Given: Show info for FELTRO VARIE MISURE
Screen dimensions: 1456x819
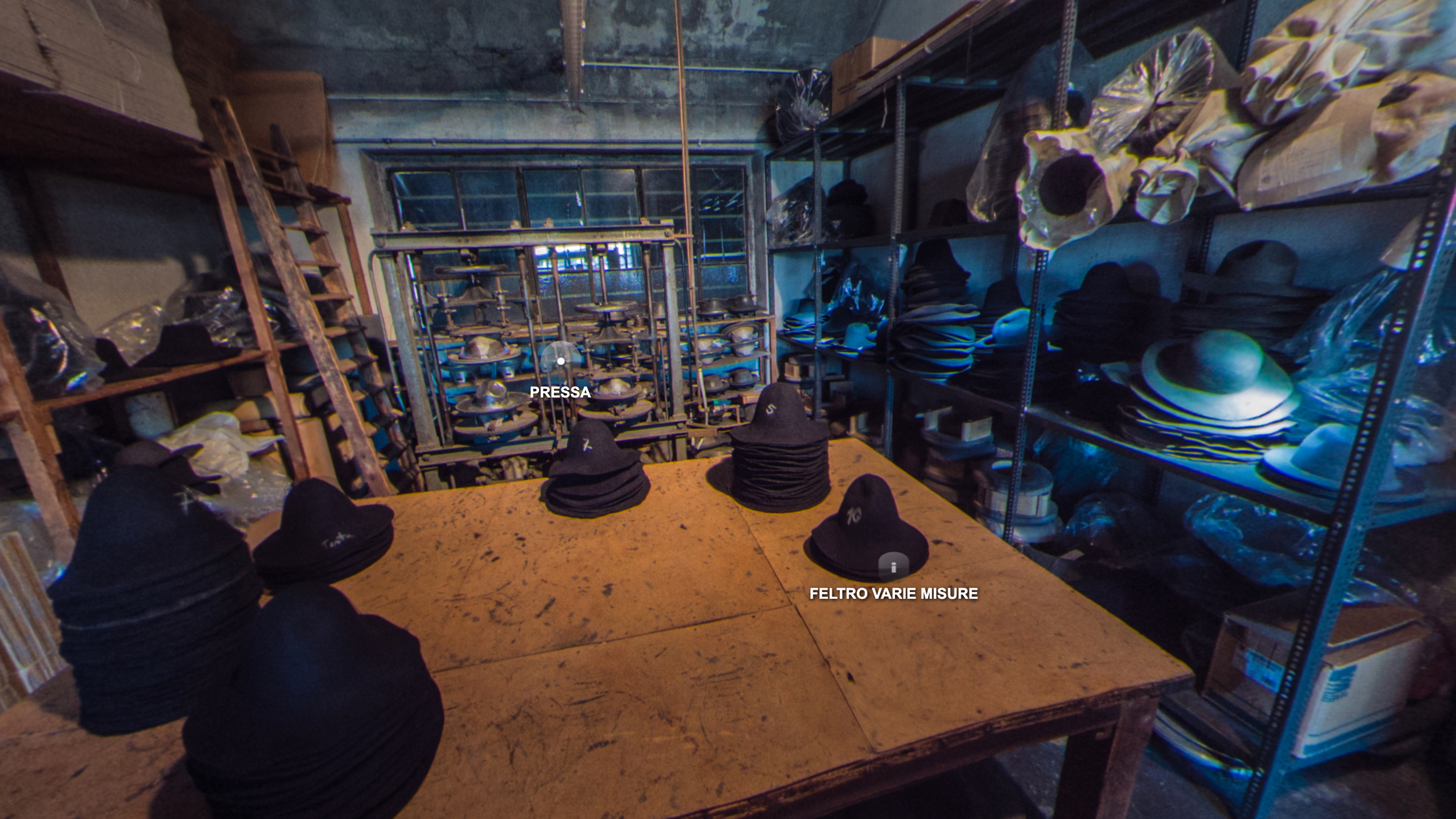Looking at the screenshot, I should (893, 567).
